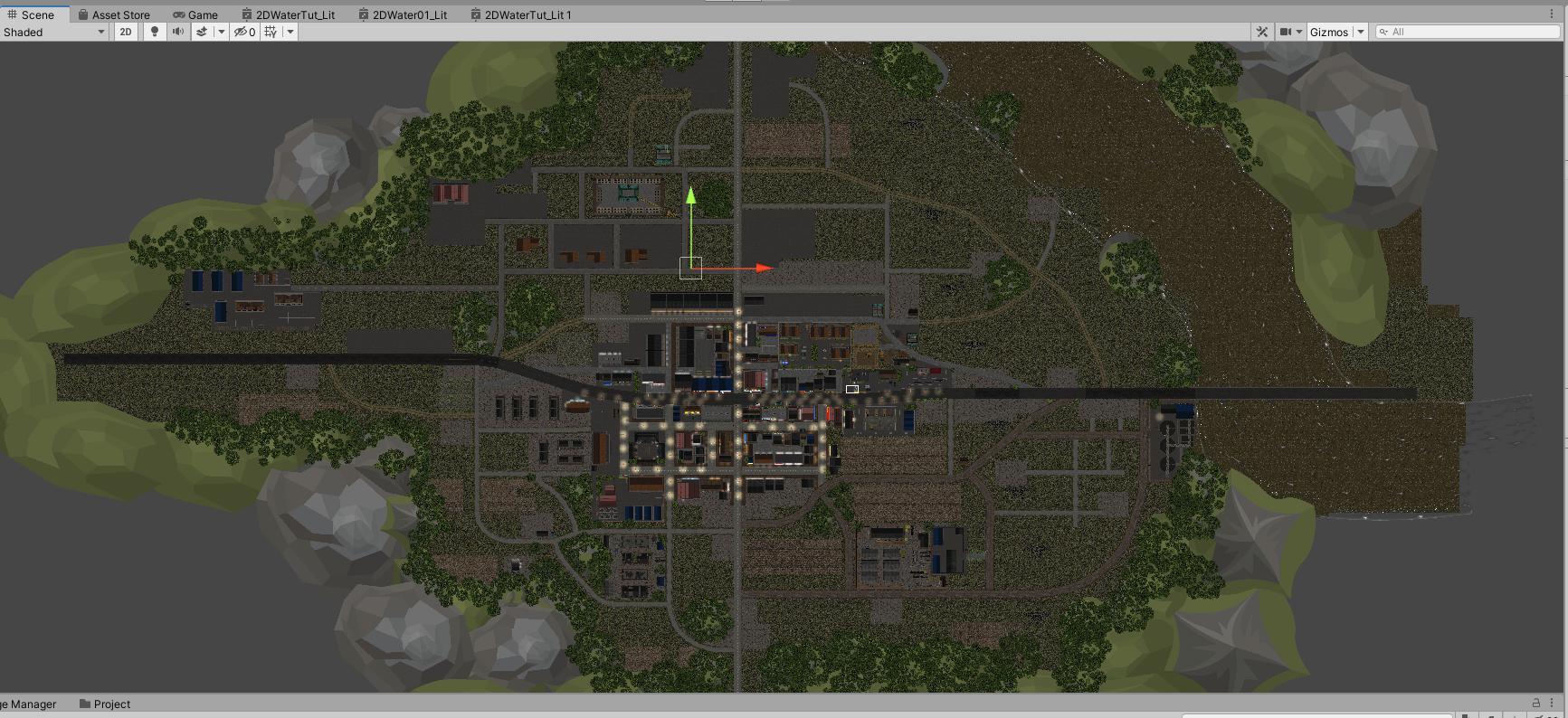Open the Gizmos dropdown arrow

tap(1361, 32)
